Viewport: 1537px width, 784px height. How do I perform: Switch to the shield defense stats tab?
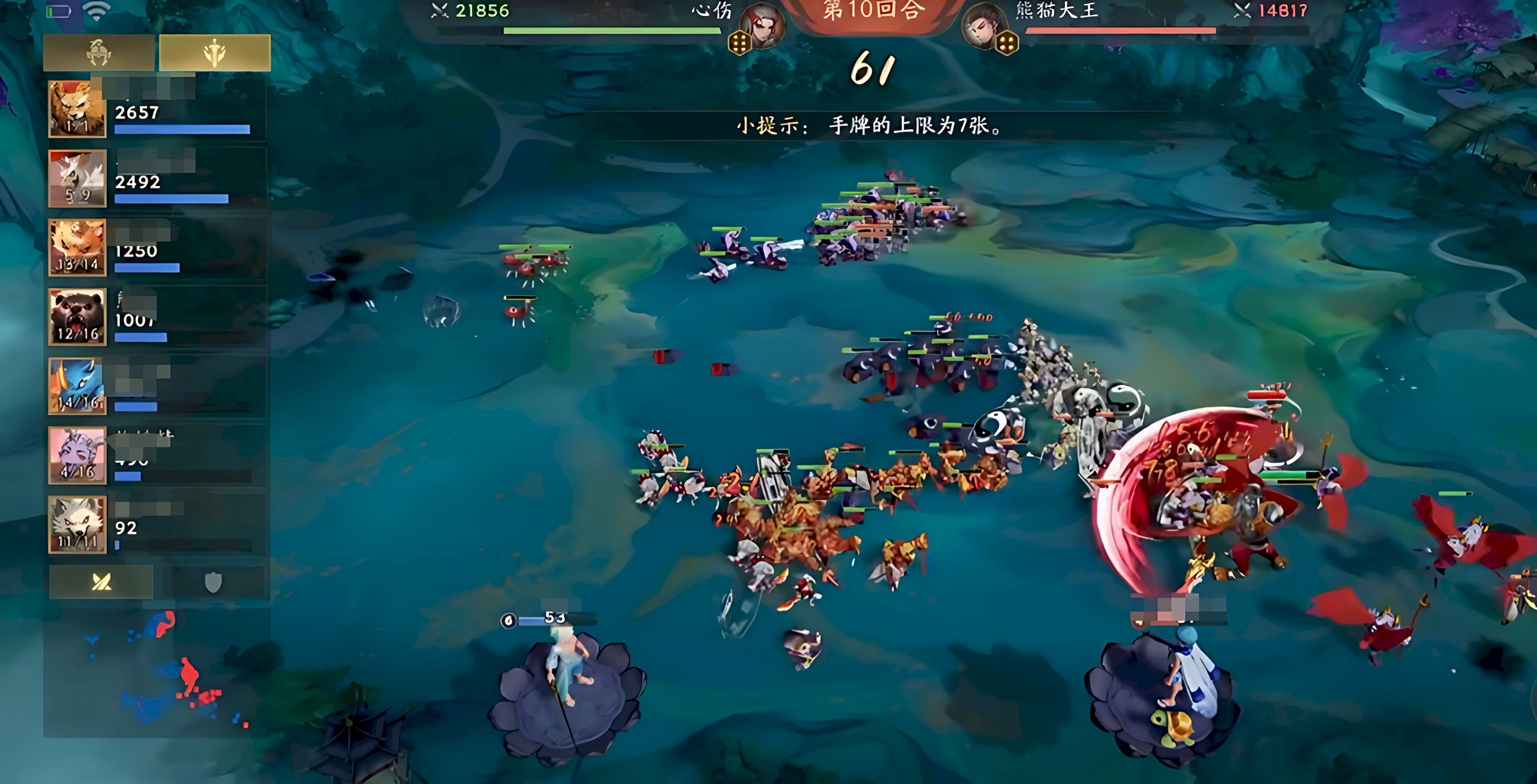coord(213,581)
